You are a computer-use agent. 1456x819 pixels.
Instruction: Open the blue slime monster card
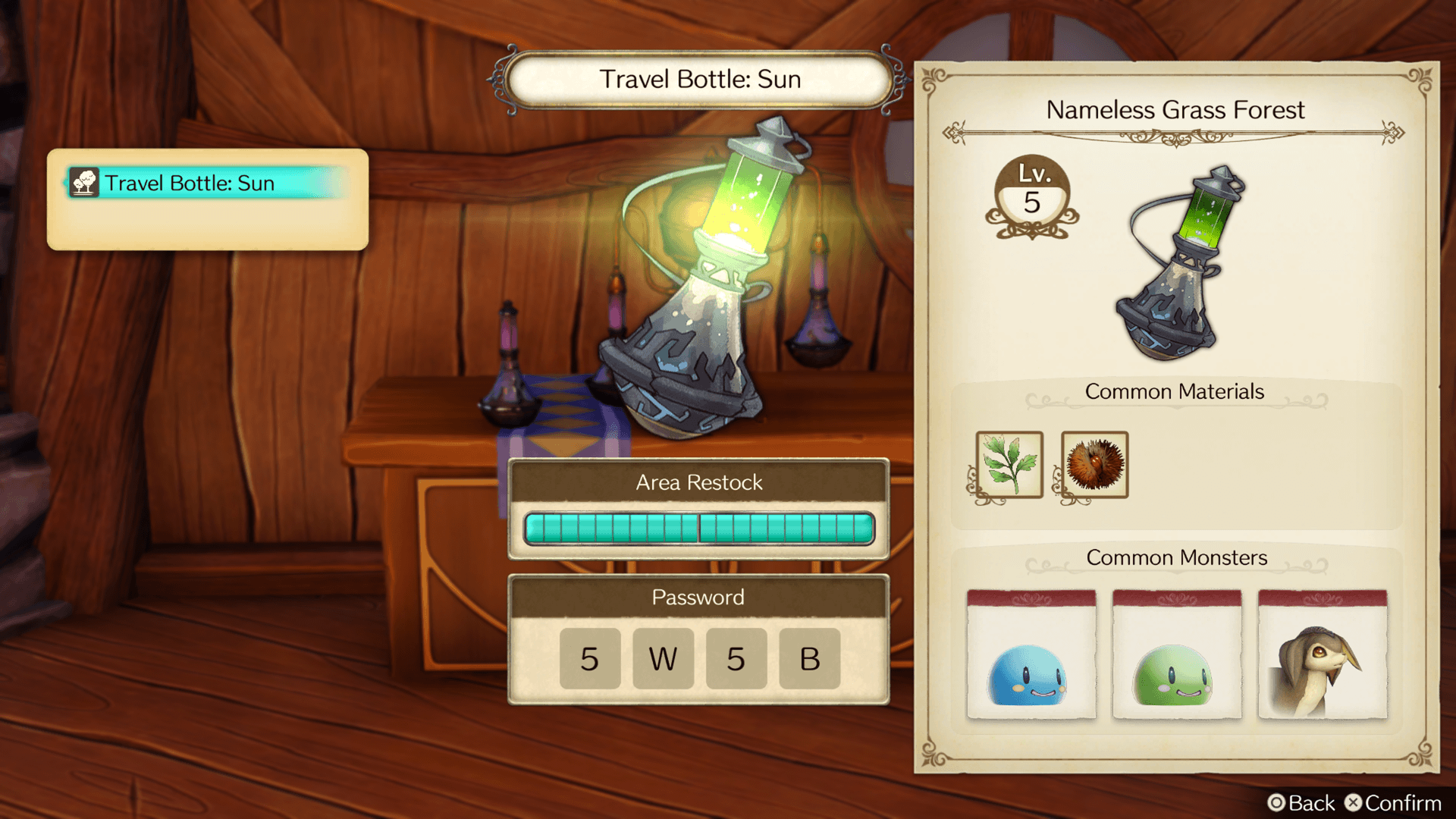(x=1031, y=655)
